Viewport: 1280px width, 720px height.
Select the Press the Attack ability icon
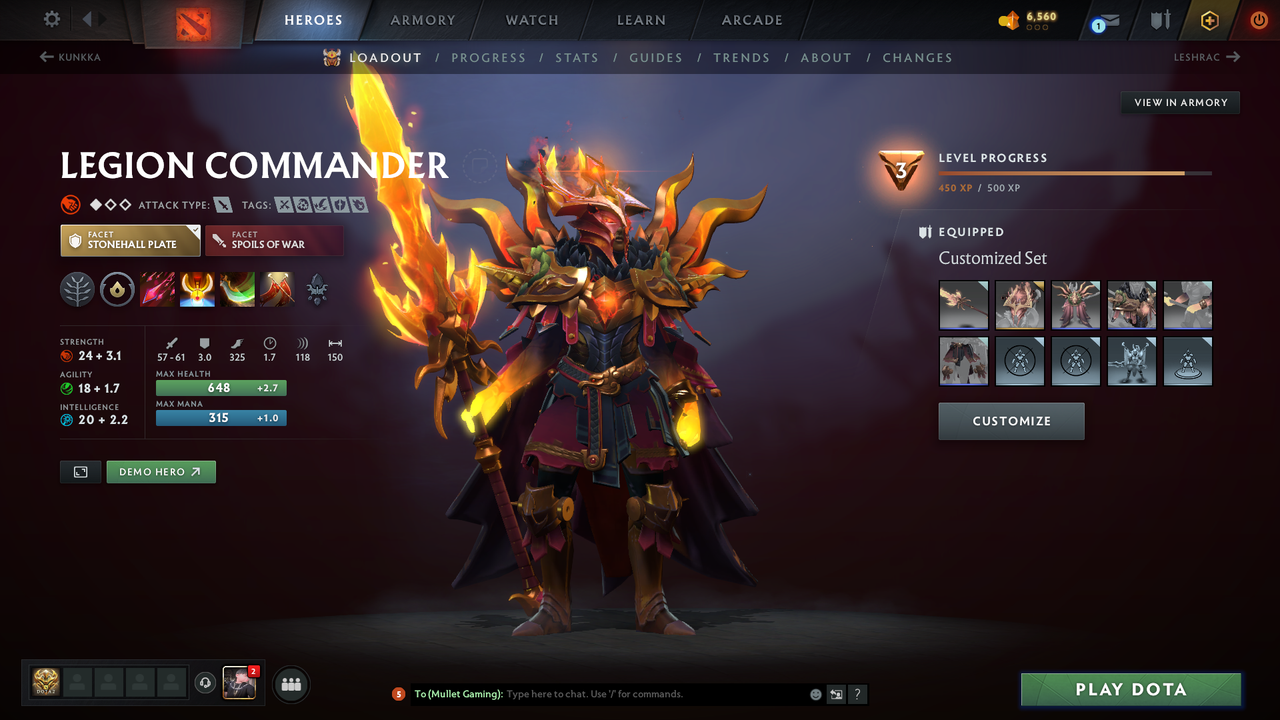click(197, 290)
